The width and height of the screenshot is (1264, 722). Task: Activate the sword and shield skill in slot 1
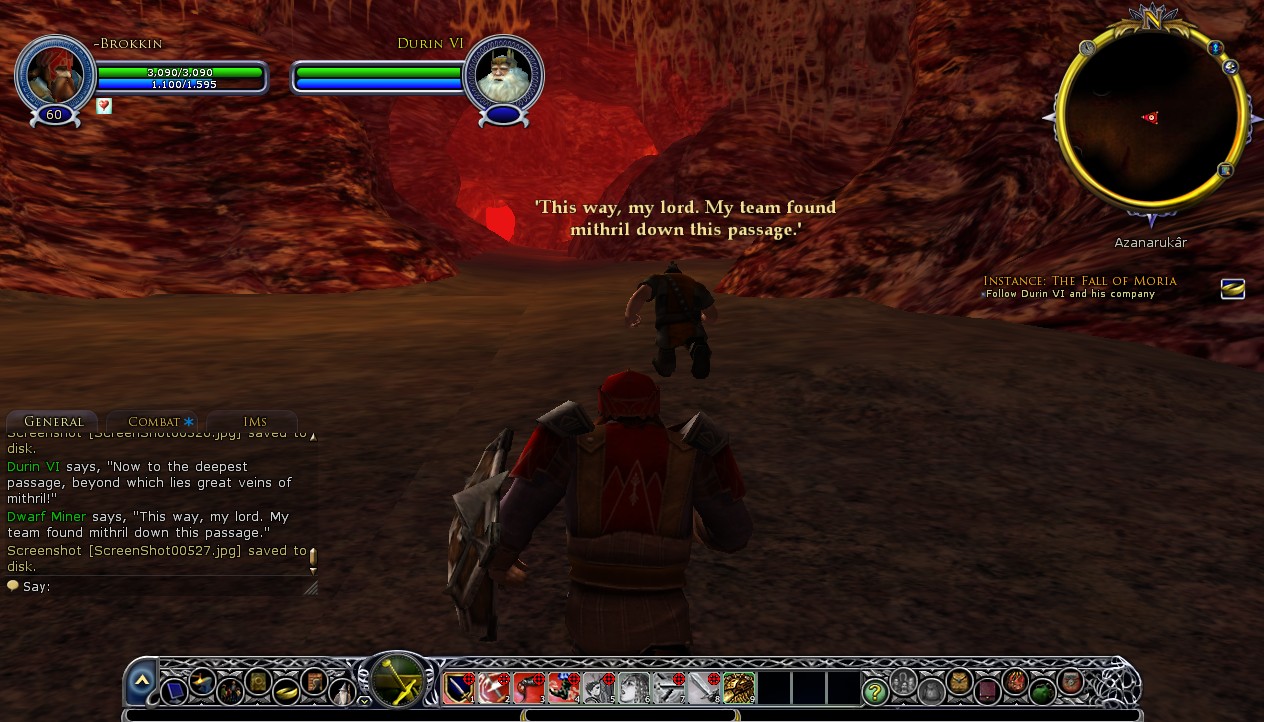pyautogui.click(x=459, y=688)
